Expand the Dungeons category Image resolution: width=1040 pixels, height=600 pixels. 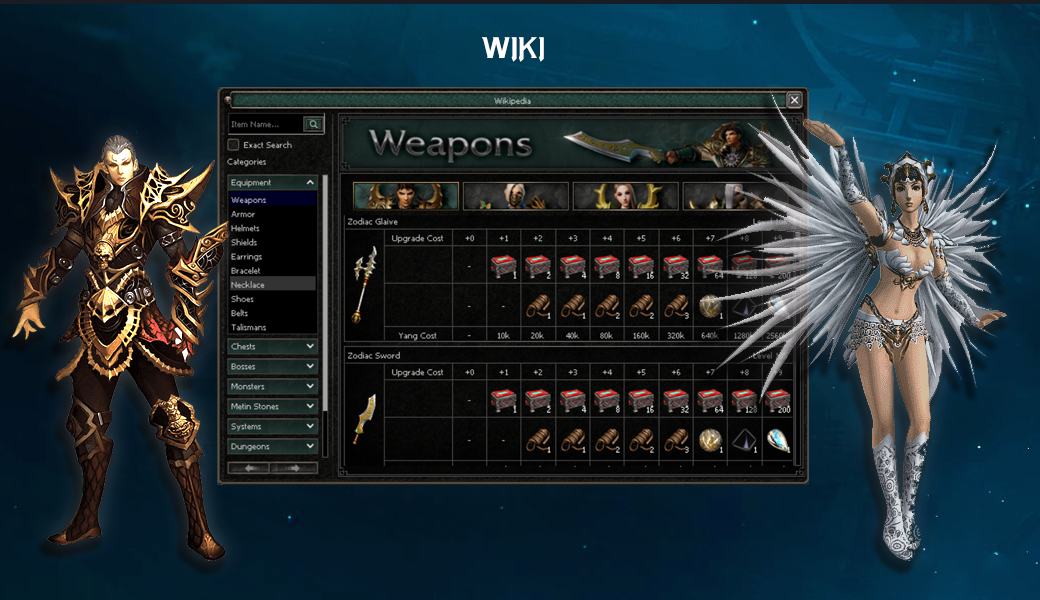272,447
